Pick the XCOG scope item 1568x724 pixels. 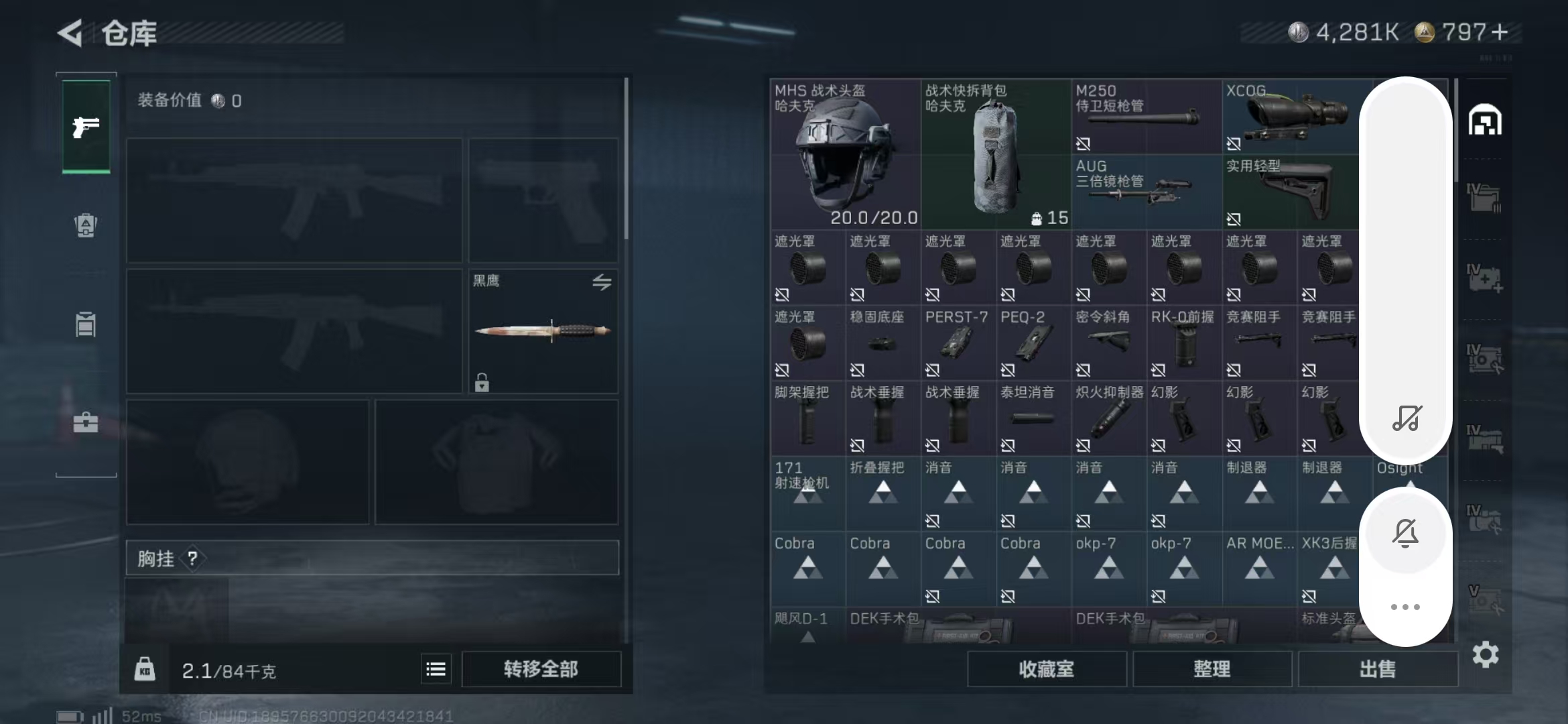1290,117
